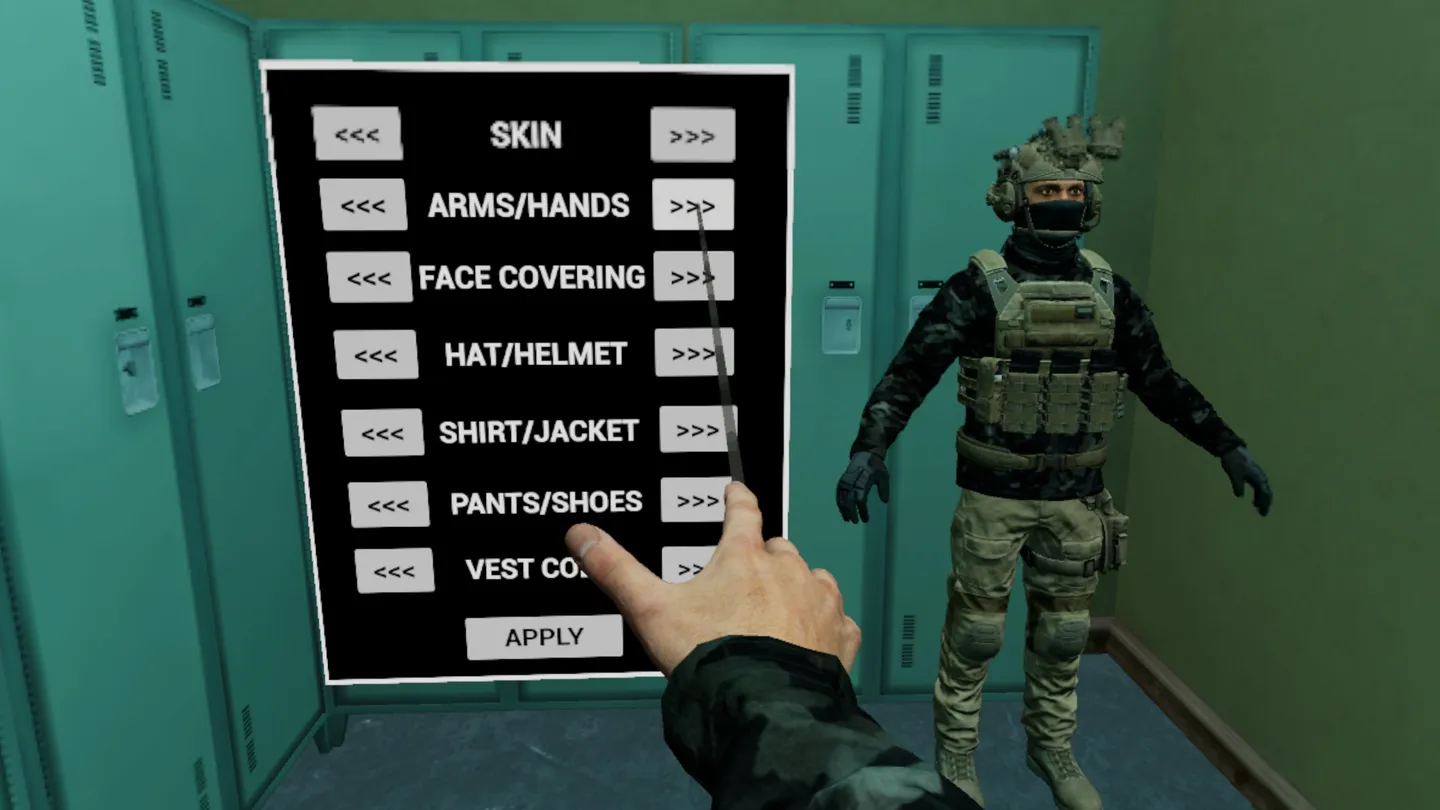Cycle to the next HAT/HELMET style
This screenshot has width=1440, height=810.
coord(693,351)
